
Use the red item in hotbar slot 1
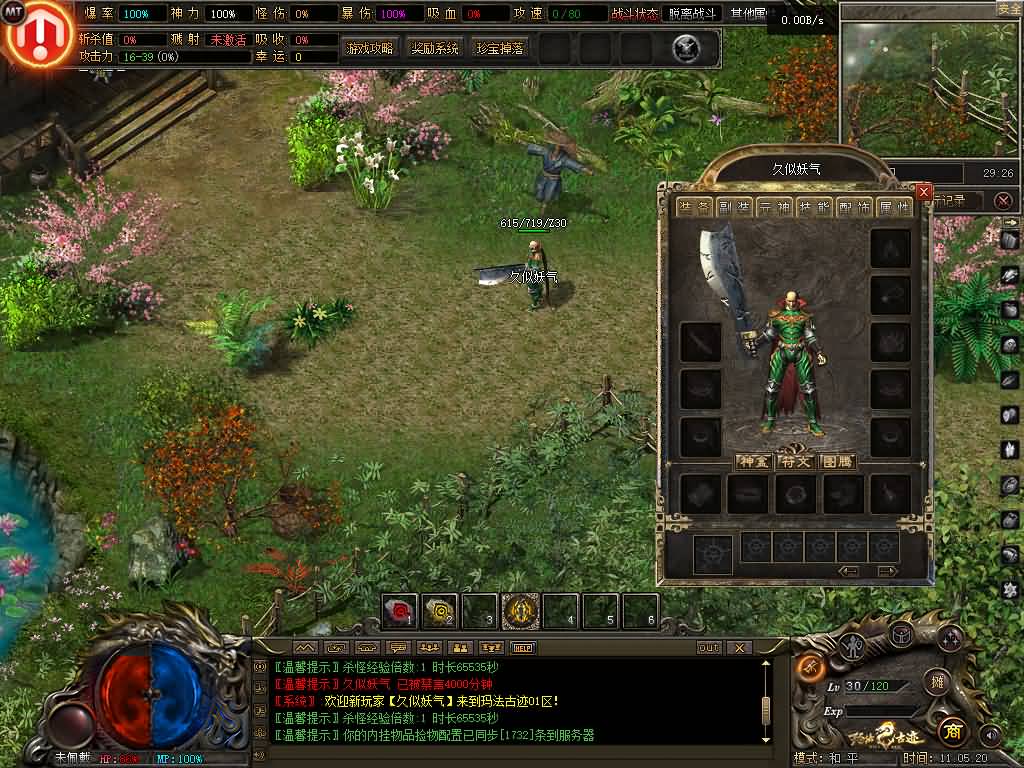pos(401,610)
